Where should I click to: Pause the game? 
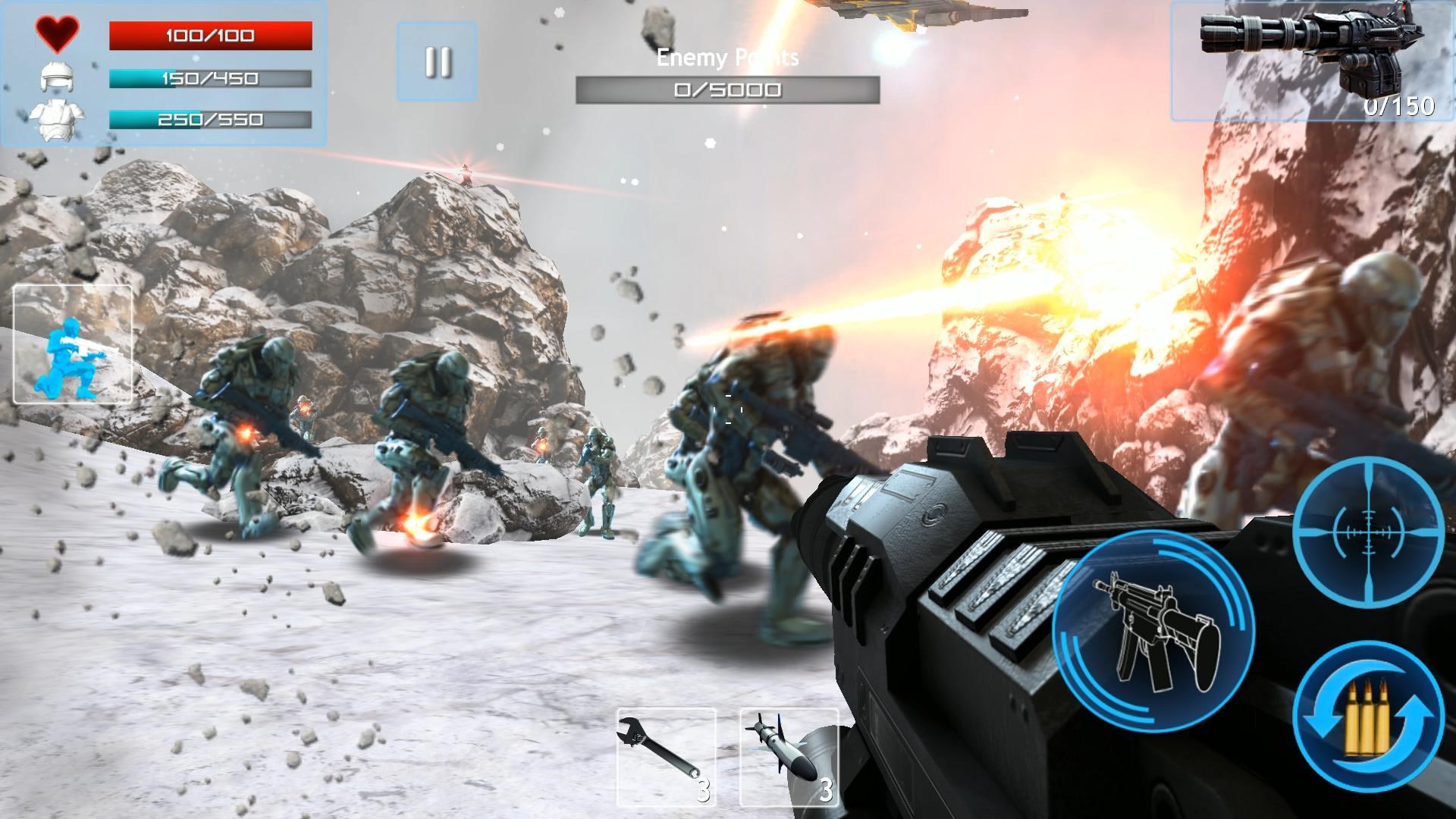coord(437,61)
